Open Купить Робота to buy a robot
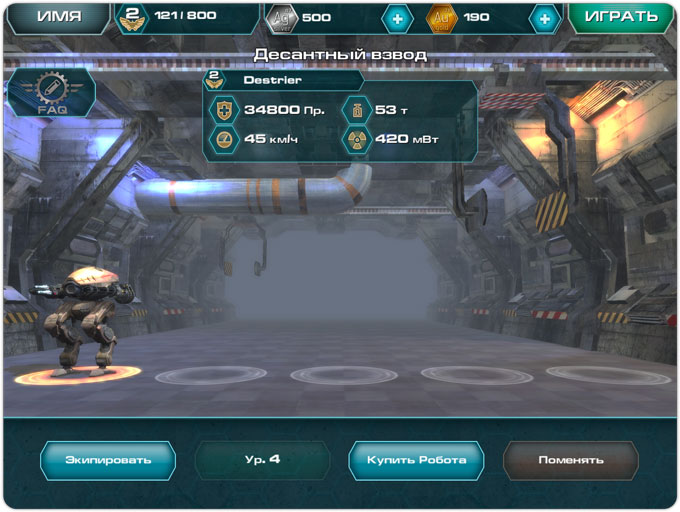 click(416, 460)
